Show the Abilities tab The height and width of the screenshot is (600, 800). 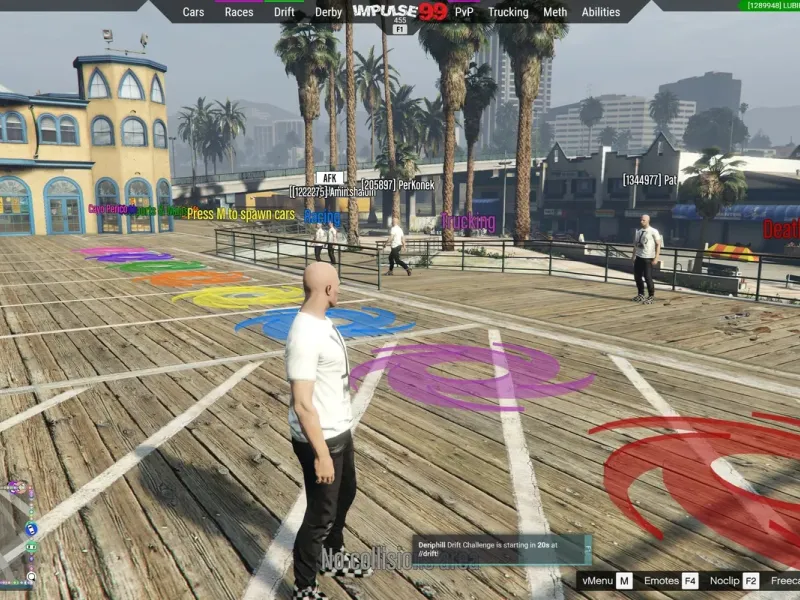click(x=601, y=12)
